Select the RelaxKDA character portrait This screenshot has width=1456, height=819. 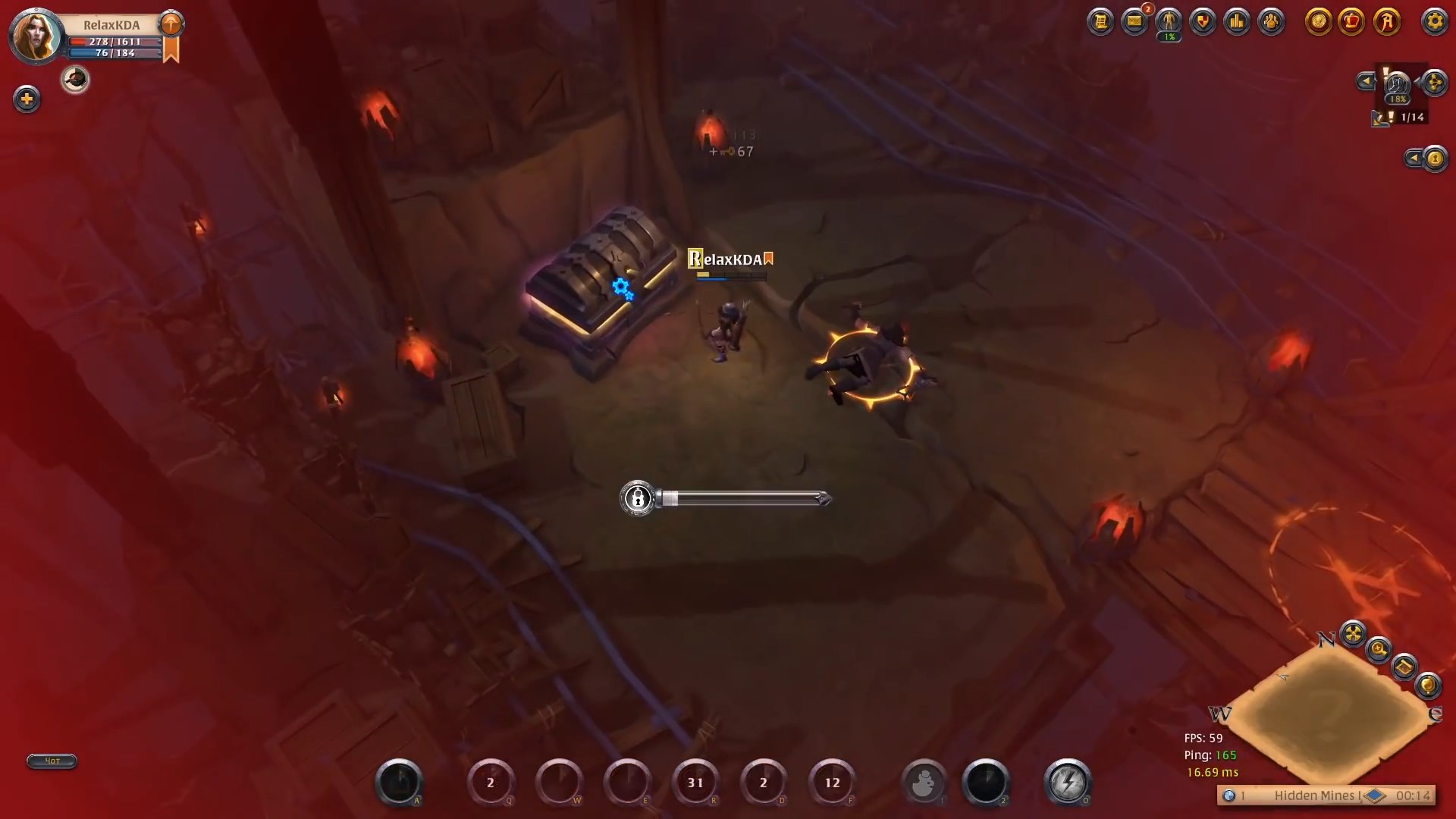[x=35, y=36]
